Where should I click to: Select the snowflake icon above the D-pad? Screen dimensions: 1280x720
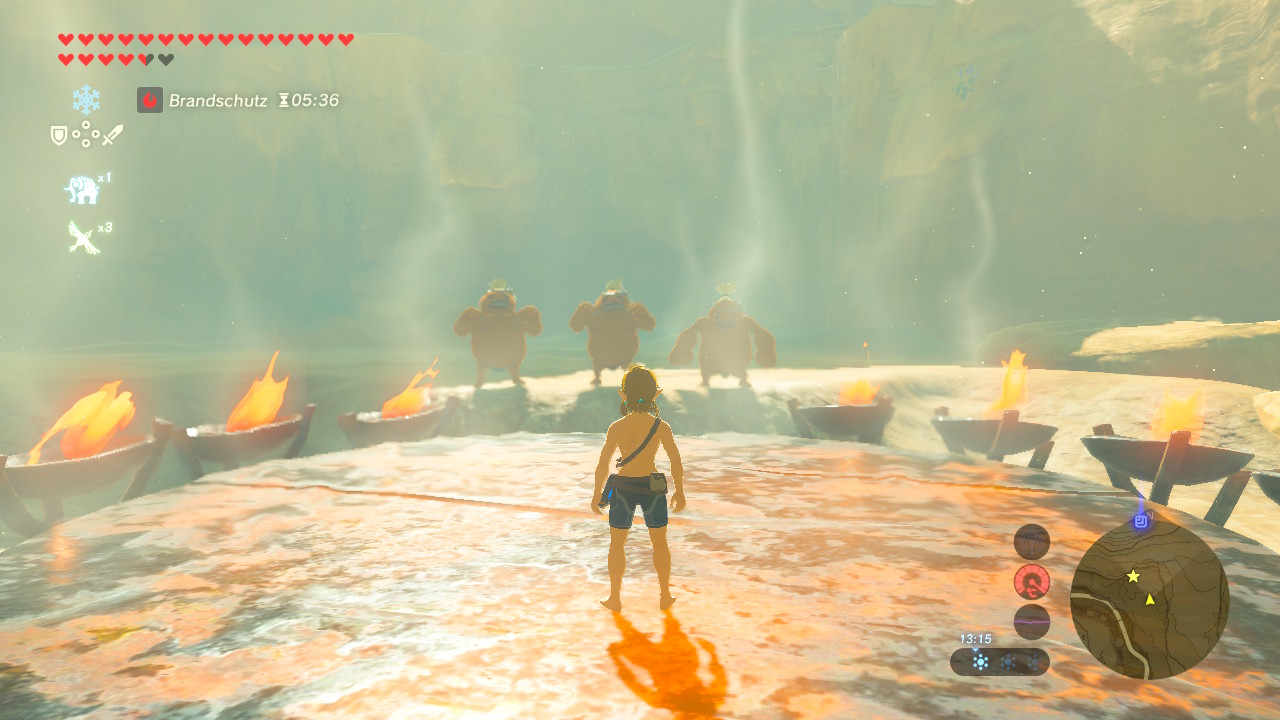(x=86, y=99)
